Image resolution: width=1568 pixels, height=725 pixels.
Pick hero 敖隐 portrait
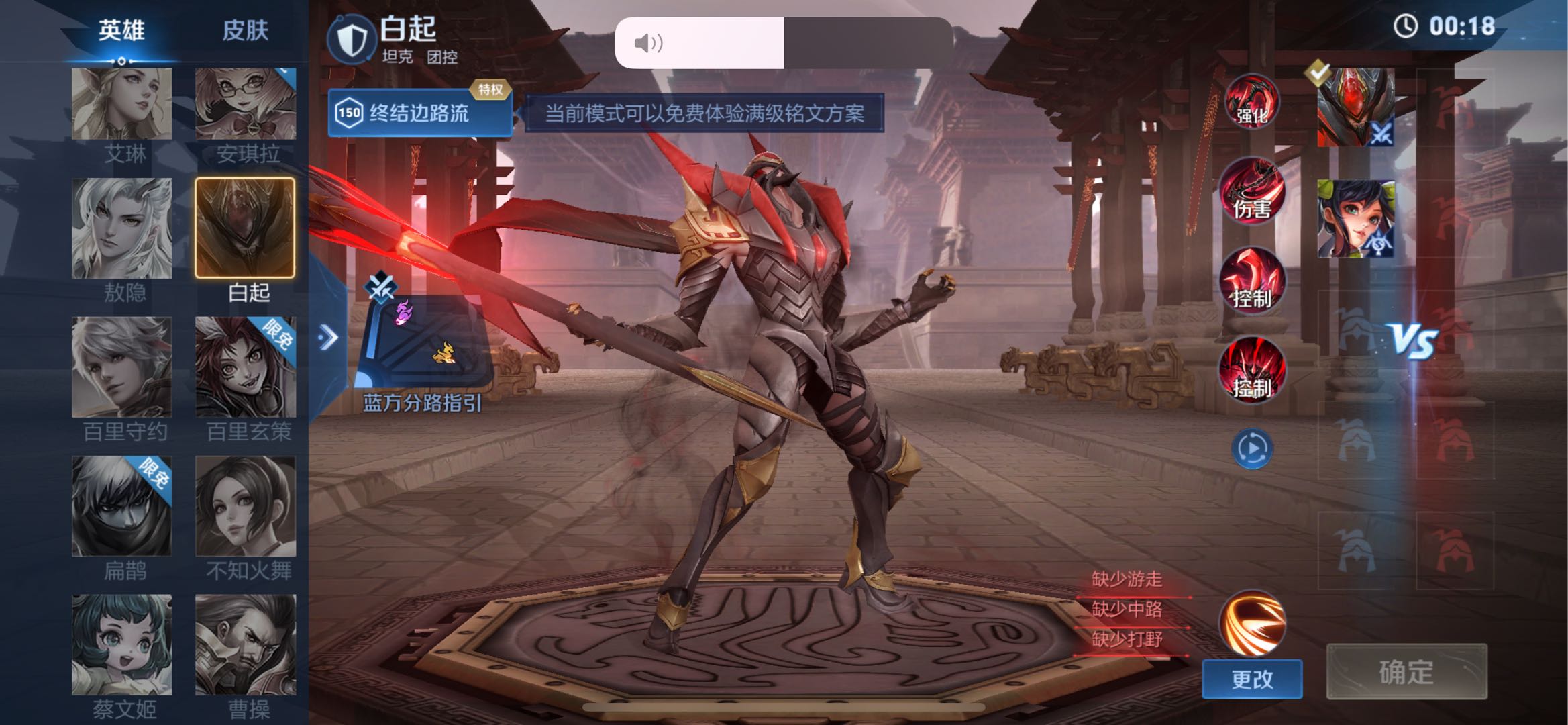pyautogui.click(x=121, y=228)
